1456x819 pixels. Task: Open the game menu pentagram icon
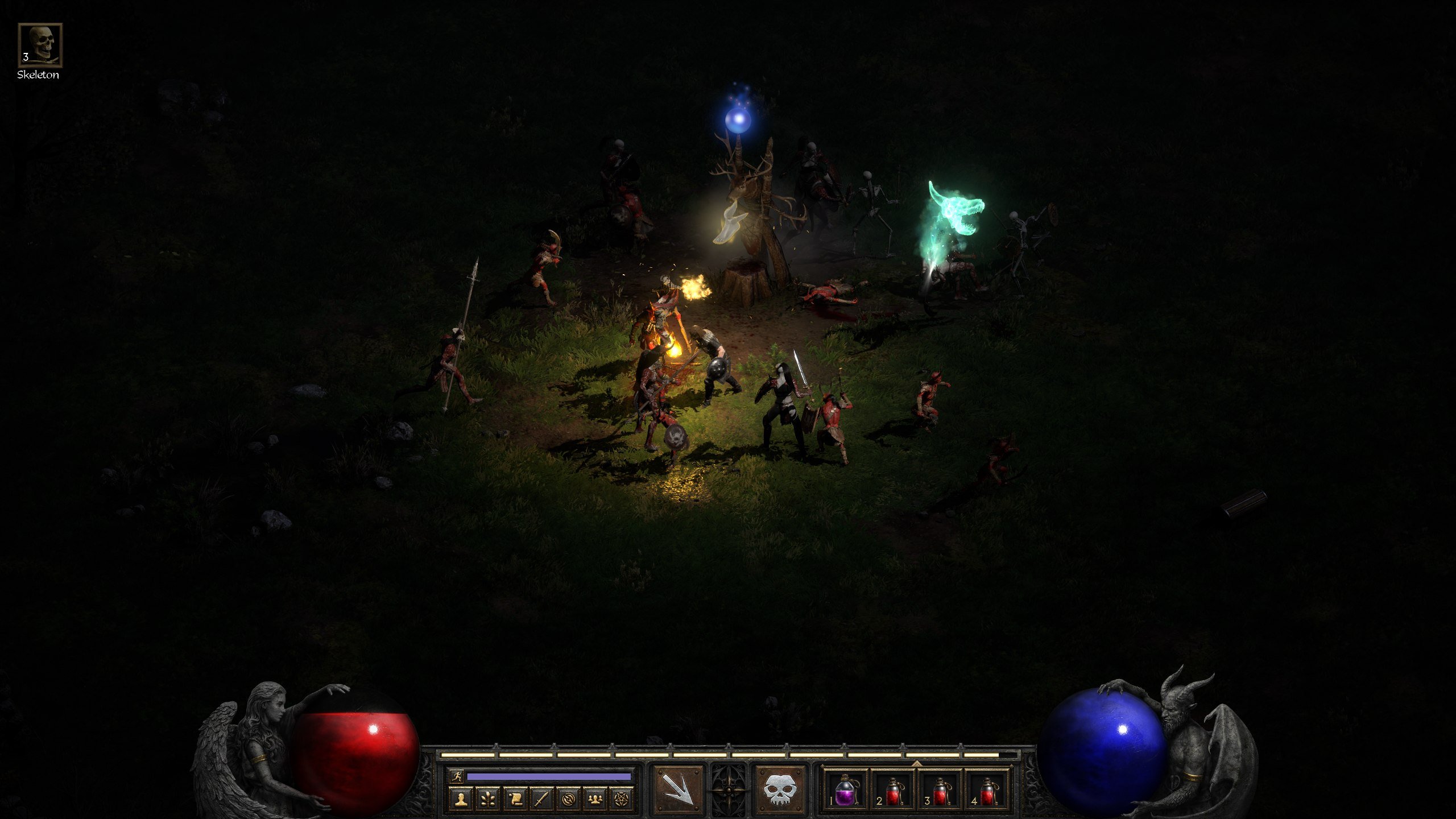[x=622, y=799]
